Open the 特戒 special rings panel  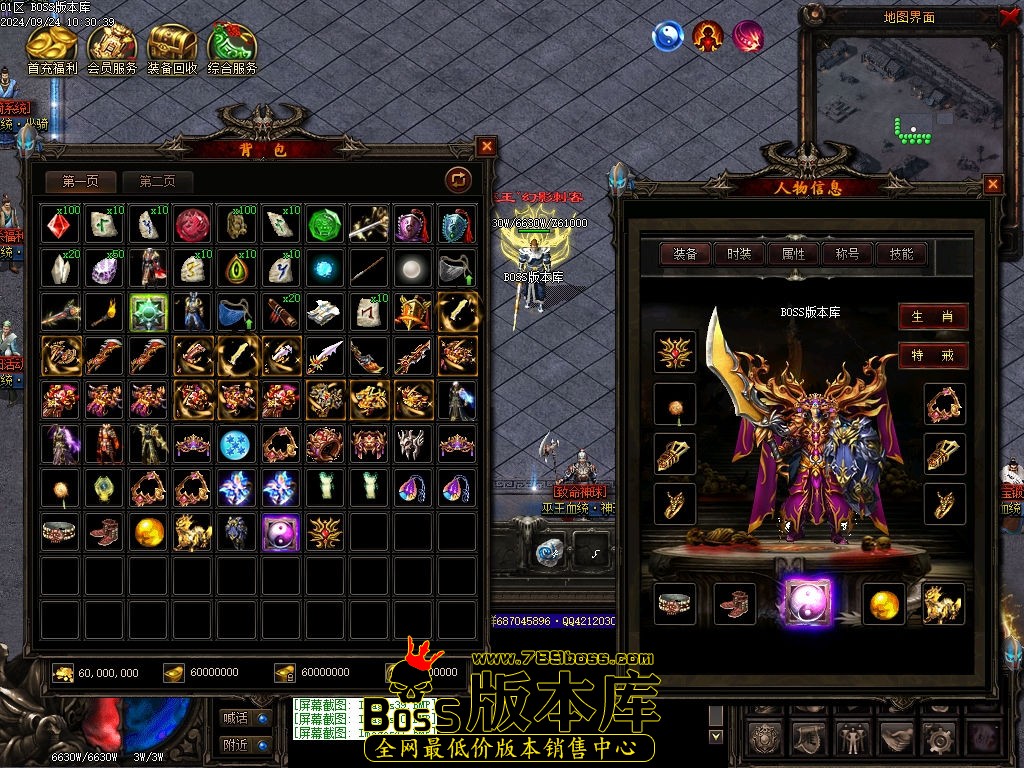tap(932, 356)
